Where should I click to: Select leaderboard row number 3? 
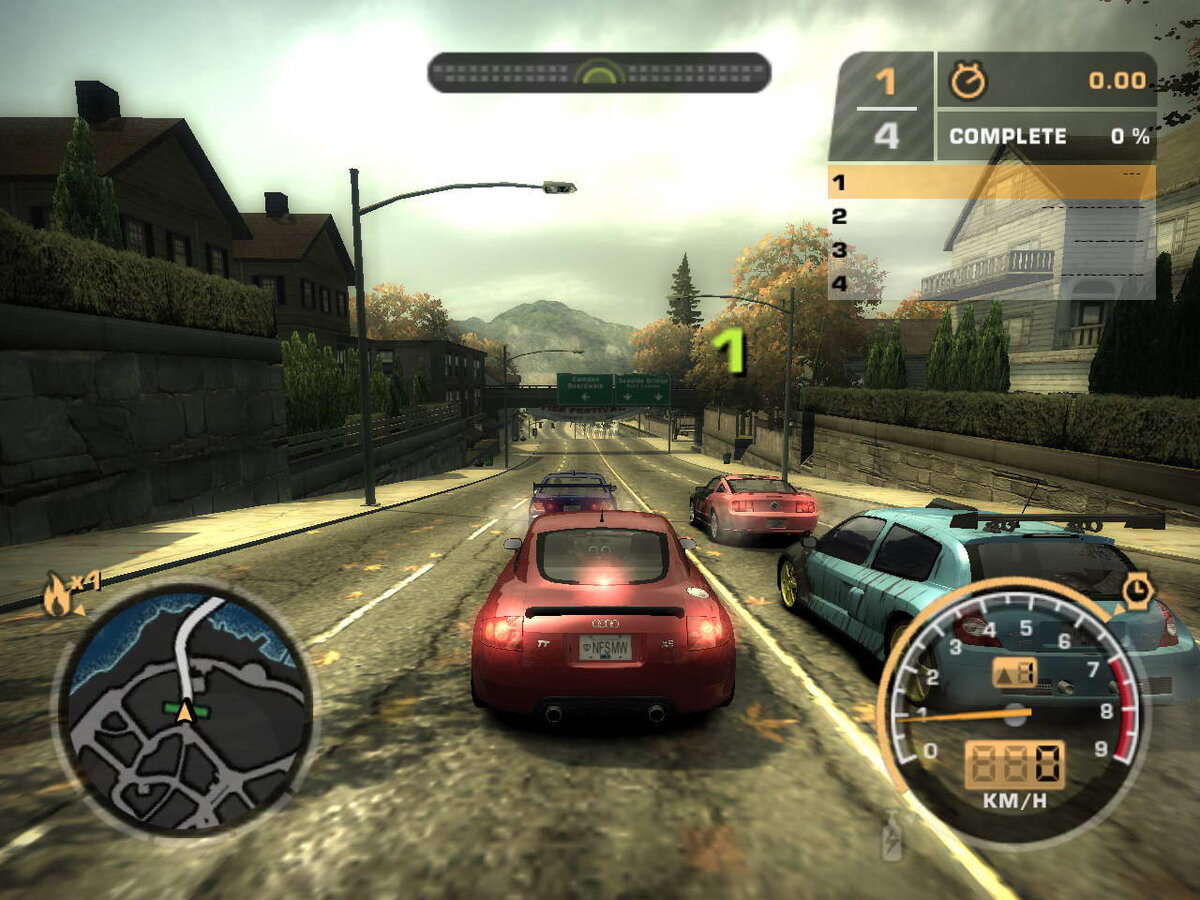pos(991,250)
